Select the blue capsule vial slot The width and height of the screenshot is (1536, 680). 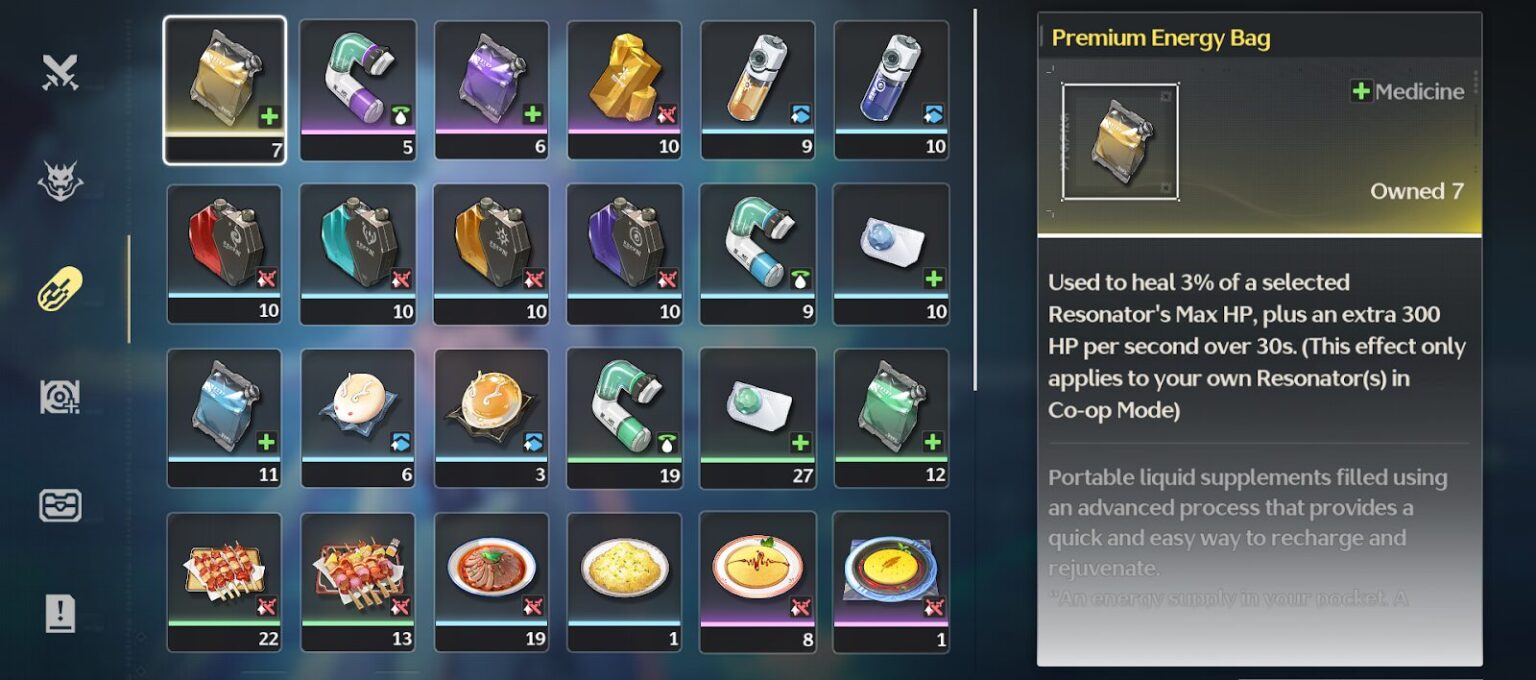pyautogui.click(x=891, y=88)
